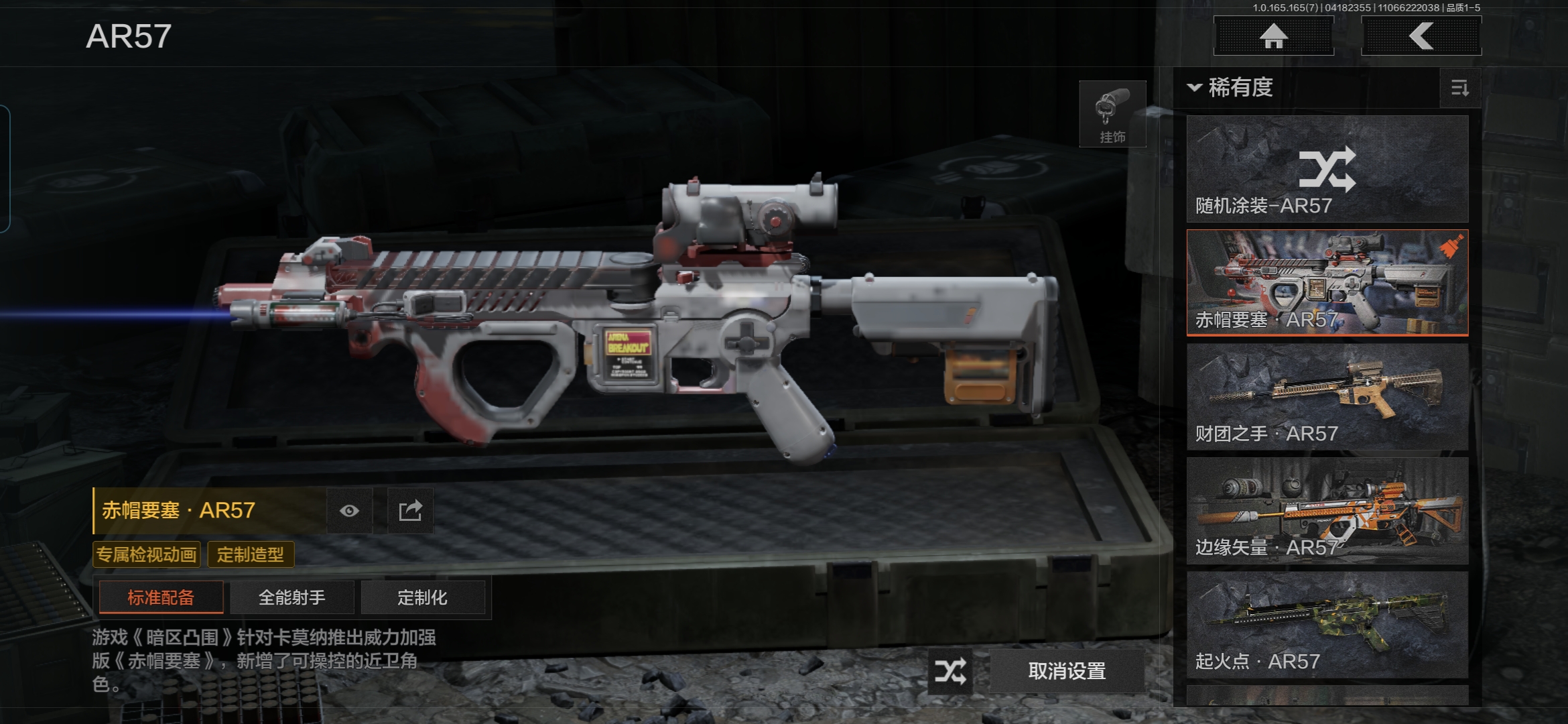Choose the 赤帽要塞·AR57 skin thumbnail
Screen dimensions: 1568x724
(1327, 282)
